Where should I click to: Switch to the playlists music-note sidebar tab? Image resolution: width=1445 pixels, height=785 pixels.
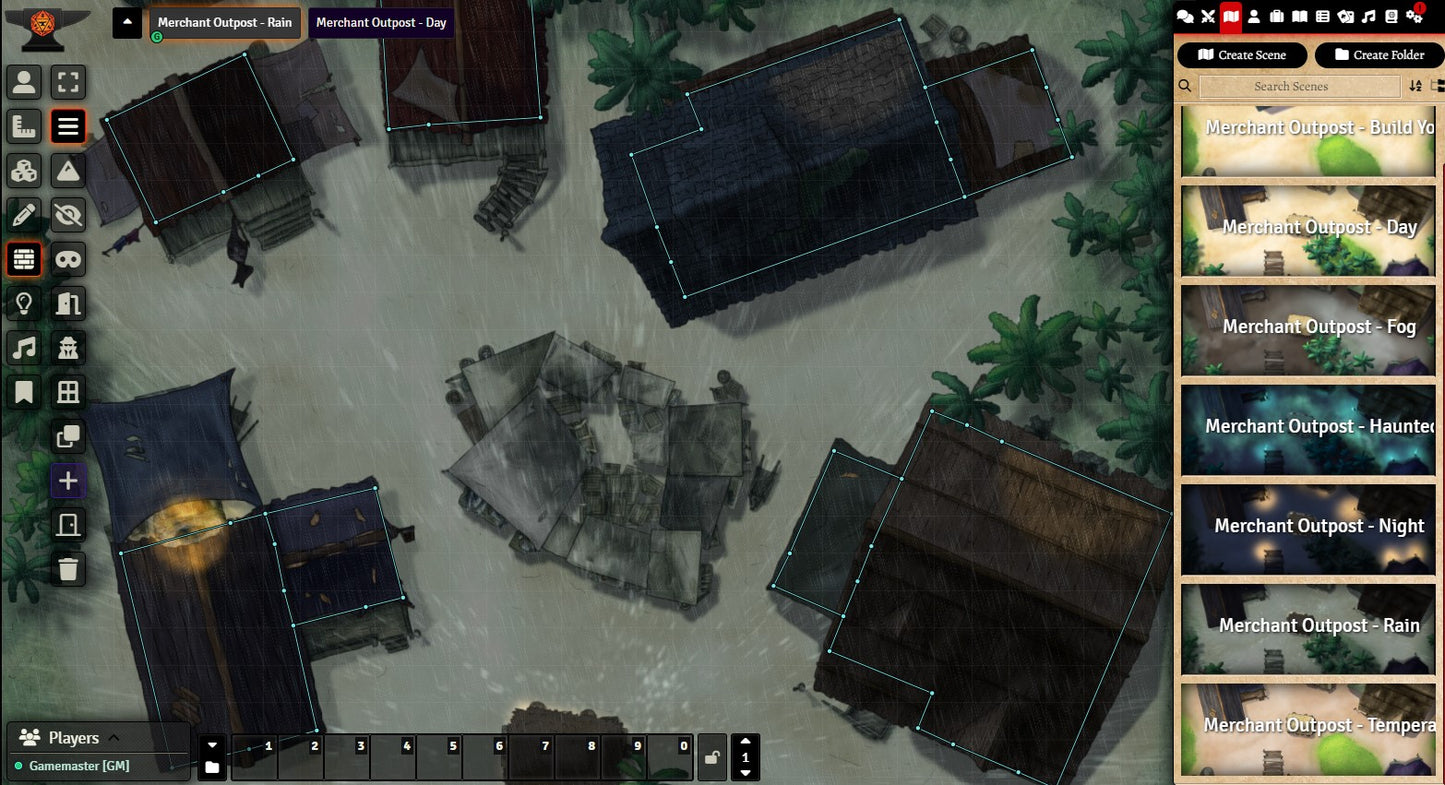1369,16
